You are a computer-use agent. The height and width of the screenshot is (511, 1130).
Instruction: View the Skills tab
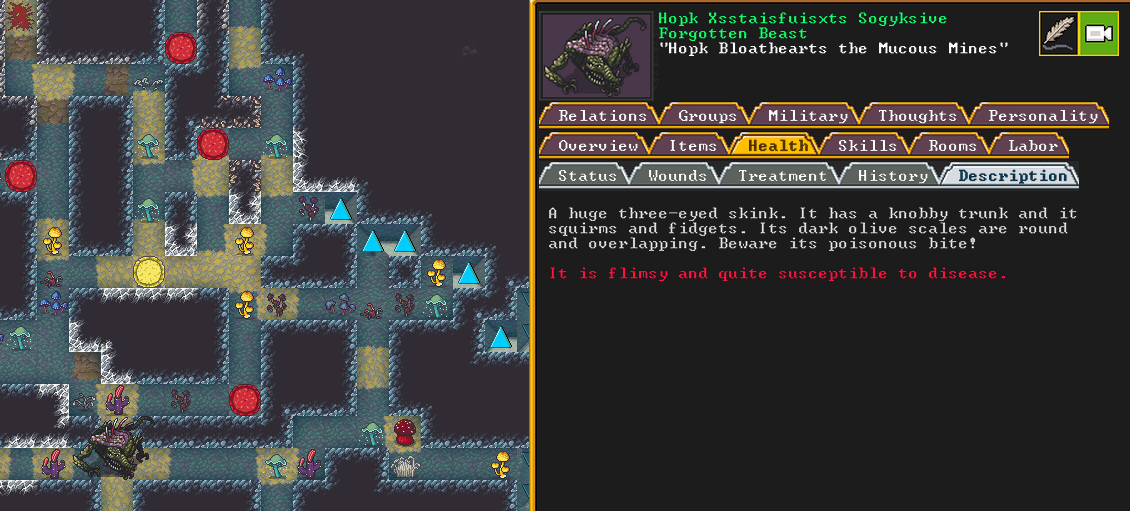pos(866,146)
